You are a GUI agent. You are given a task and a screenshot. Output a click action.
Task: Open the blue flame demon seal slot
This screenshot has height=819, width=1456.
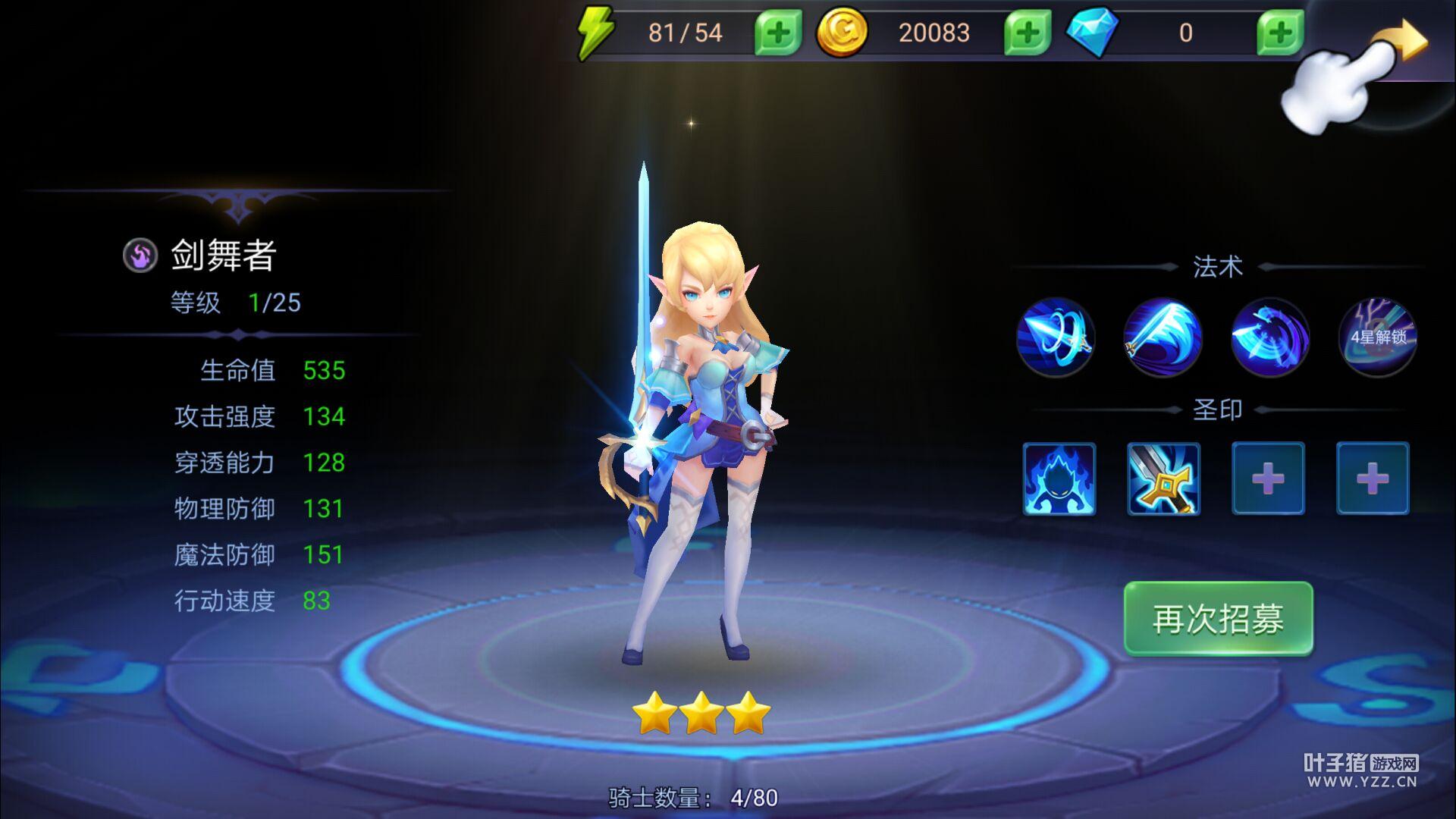pyautogui.click(x=1059, y=479)
